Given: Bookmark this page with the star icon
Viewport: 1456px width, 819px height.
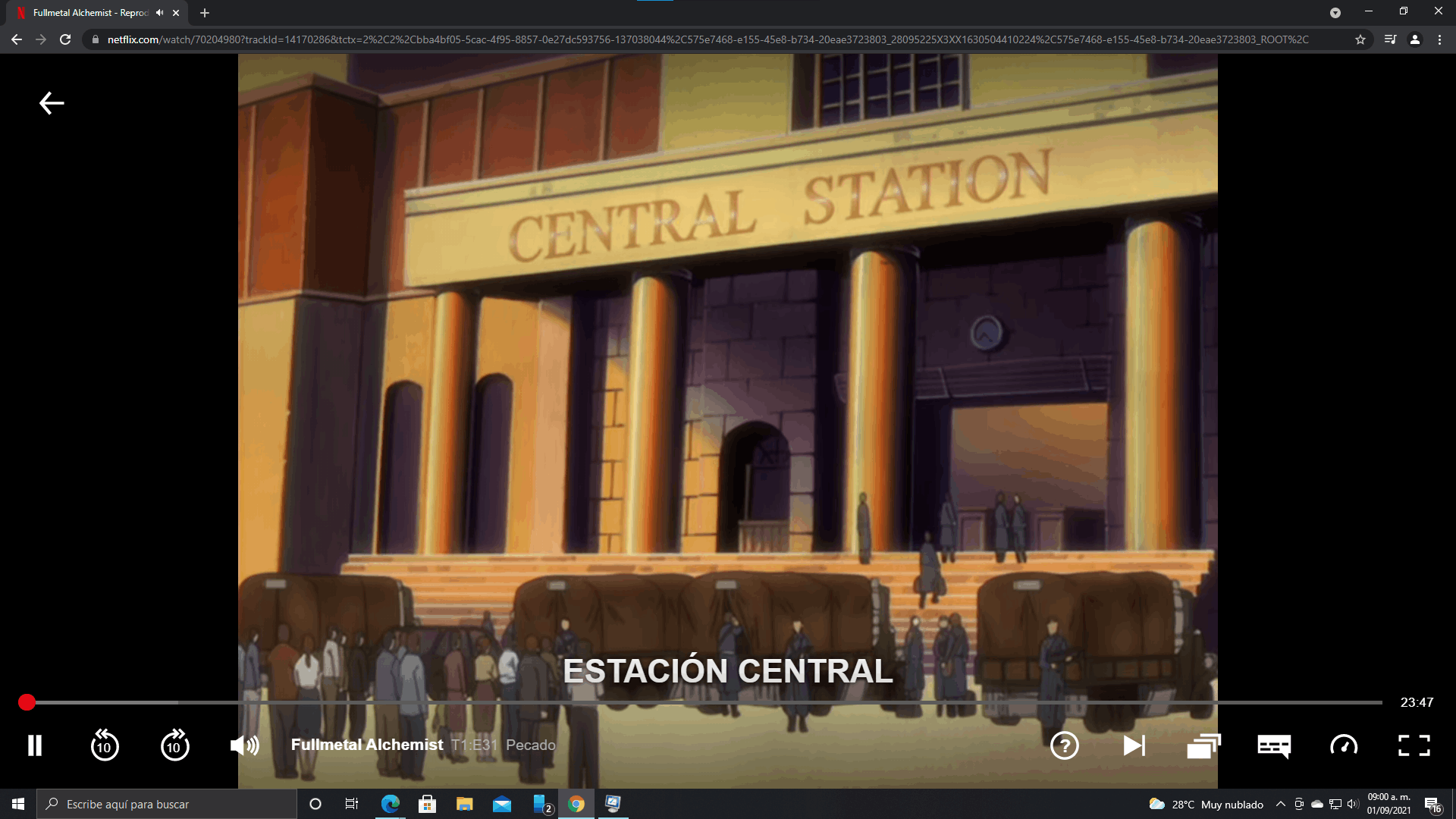Looking at the screenshot, I should coord(1360,39).
